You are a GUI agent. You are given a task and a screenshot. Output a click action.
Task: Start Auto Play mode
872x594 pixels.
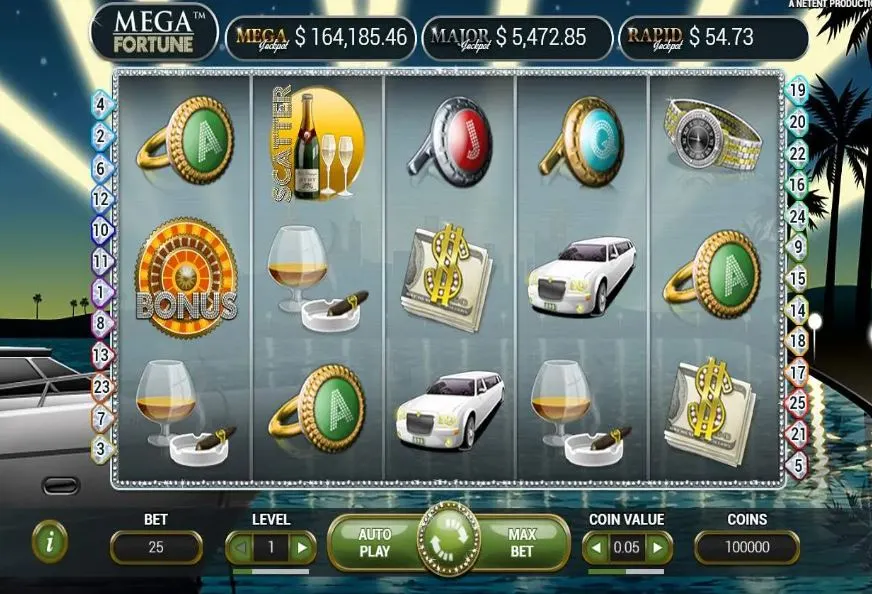pos(375,542)
